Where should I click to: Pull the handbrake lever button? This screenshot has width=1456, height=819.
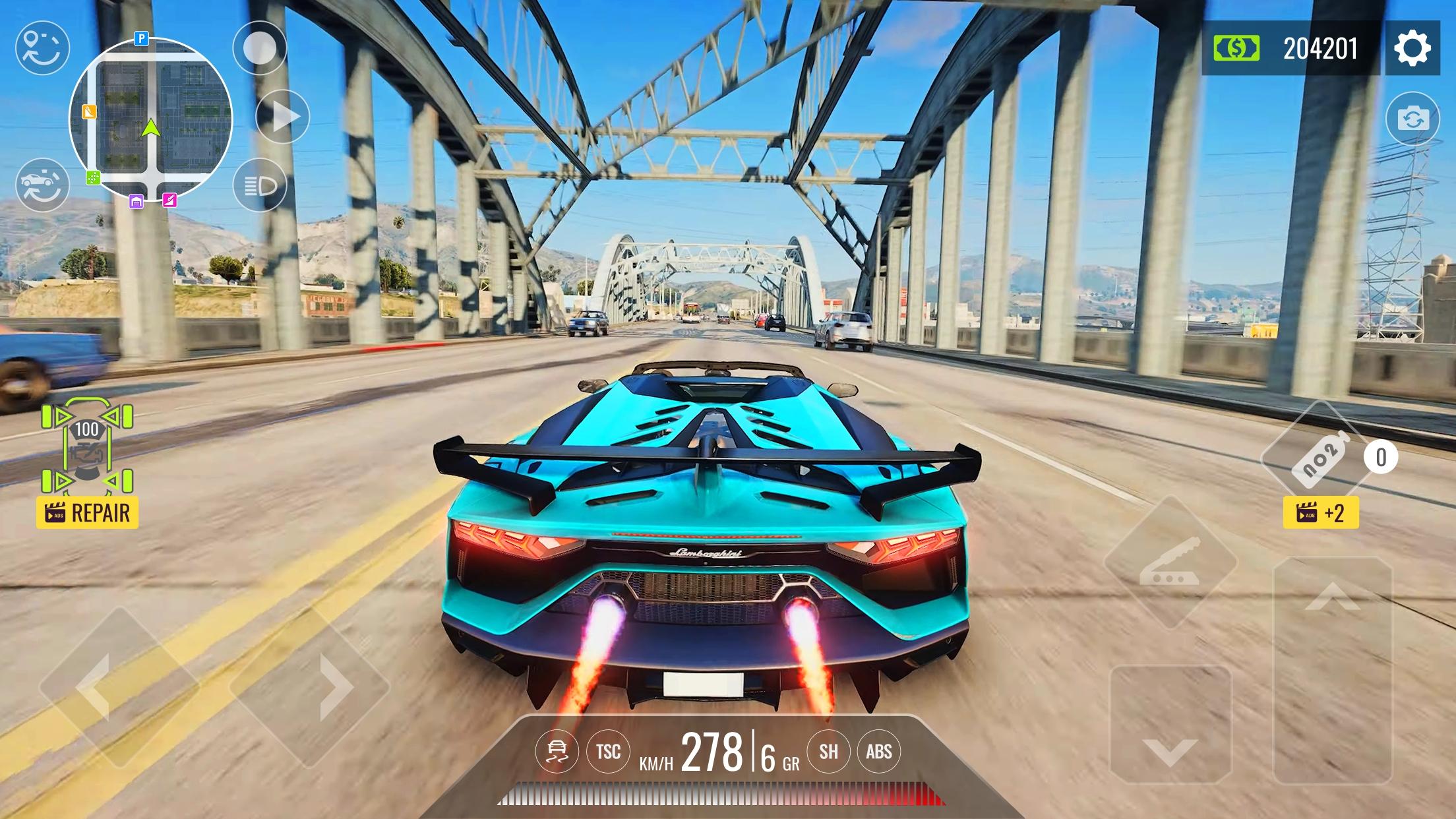point(1170,562)
